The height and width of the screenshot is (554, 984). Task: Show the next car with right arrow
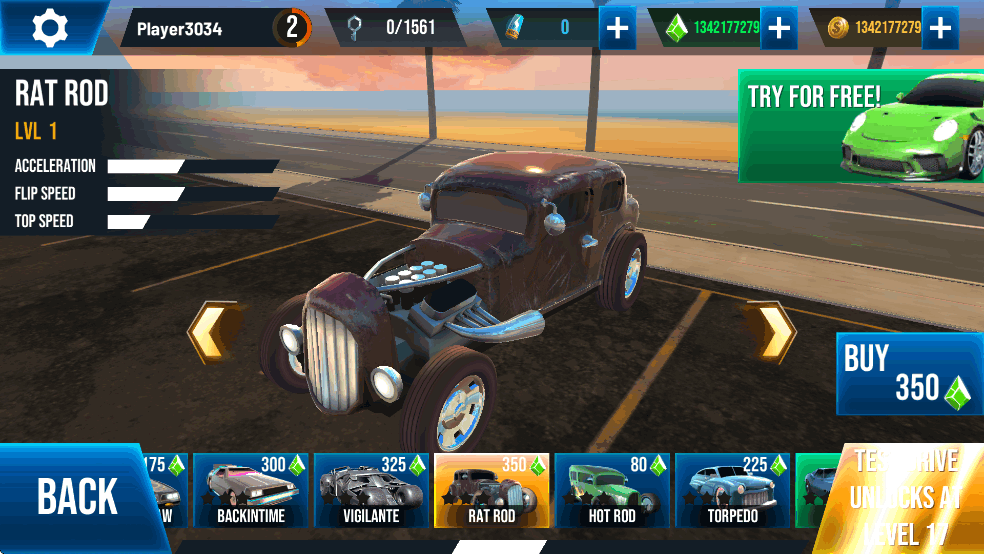tap(771, 332)
